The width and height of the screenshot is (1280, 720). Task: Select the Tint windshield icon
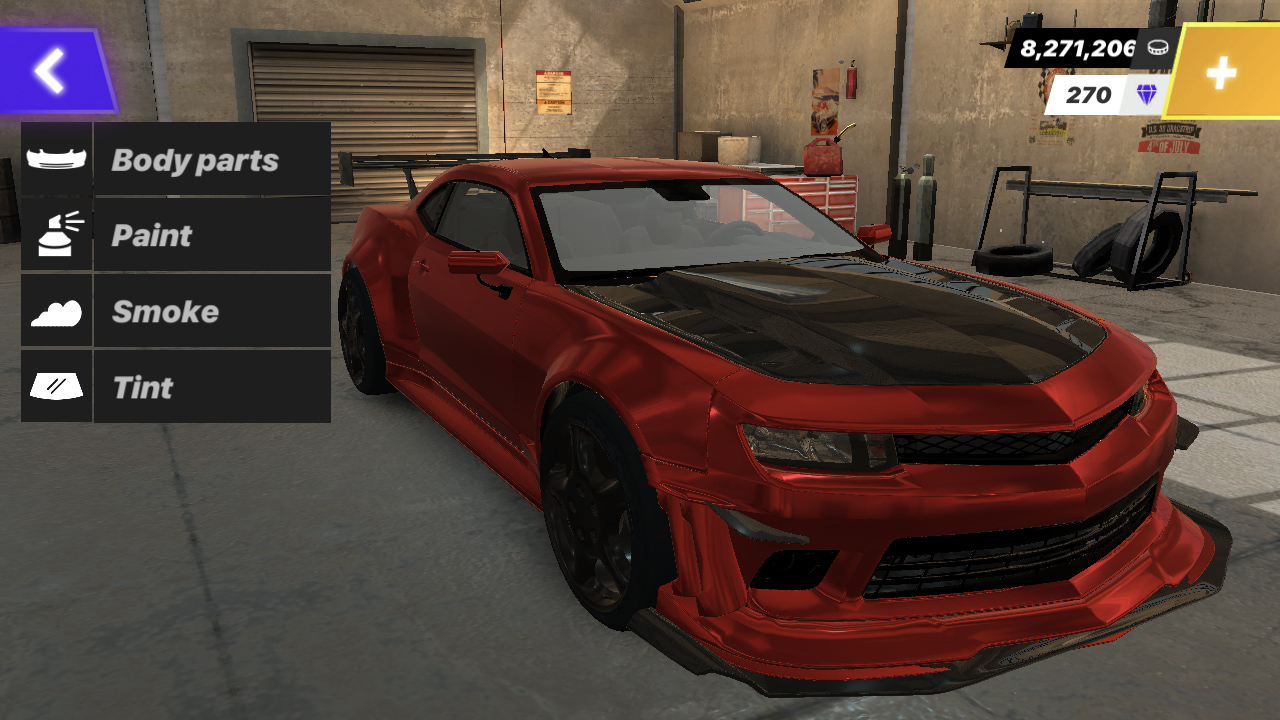56,387
